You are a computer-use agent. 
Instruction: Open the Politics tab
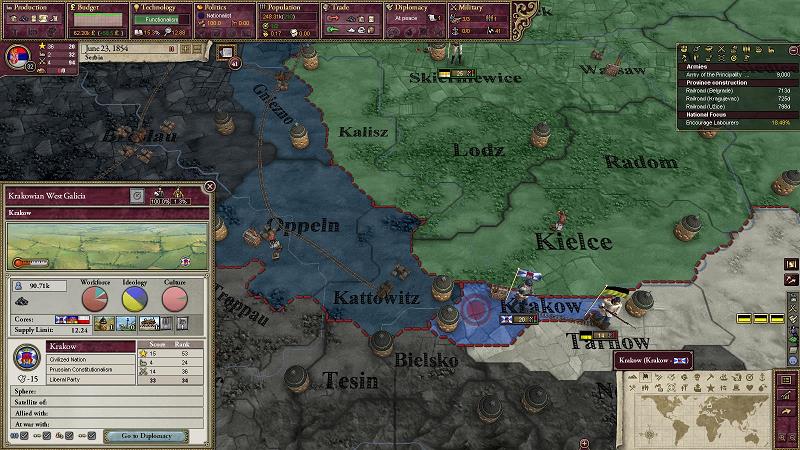tap(222, 8)
